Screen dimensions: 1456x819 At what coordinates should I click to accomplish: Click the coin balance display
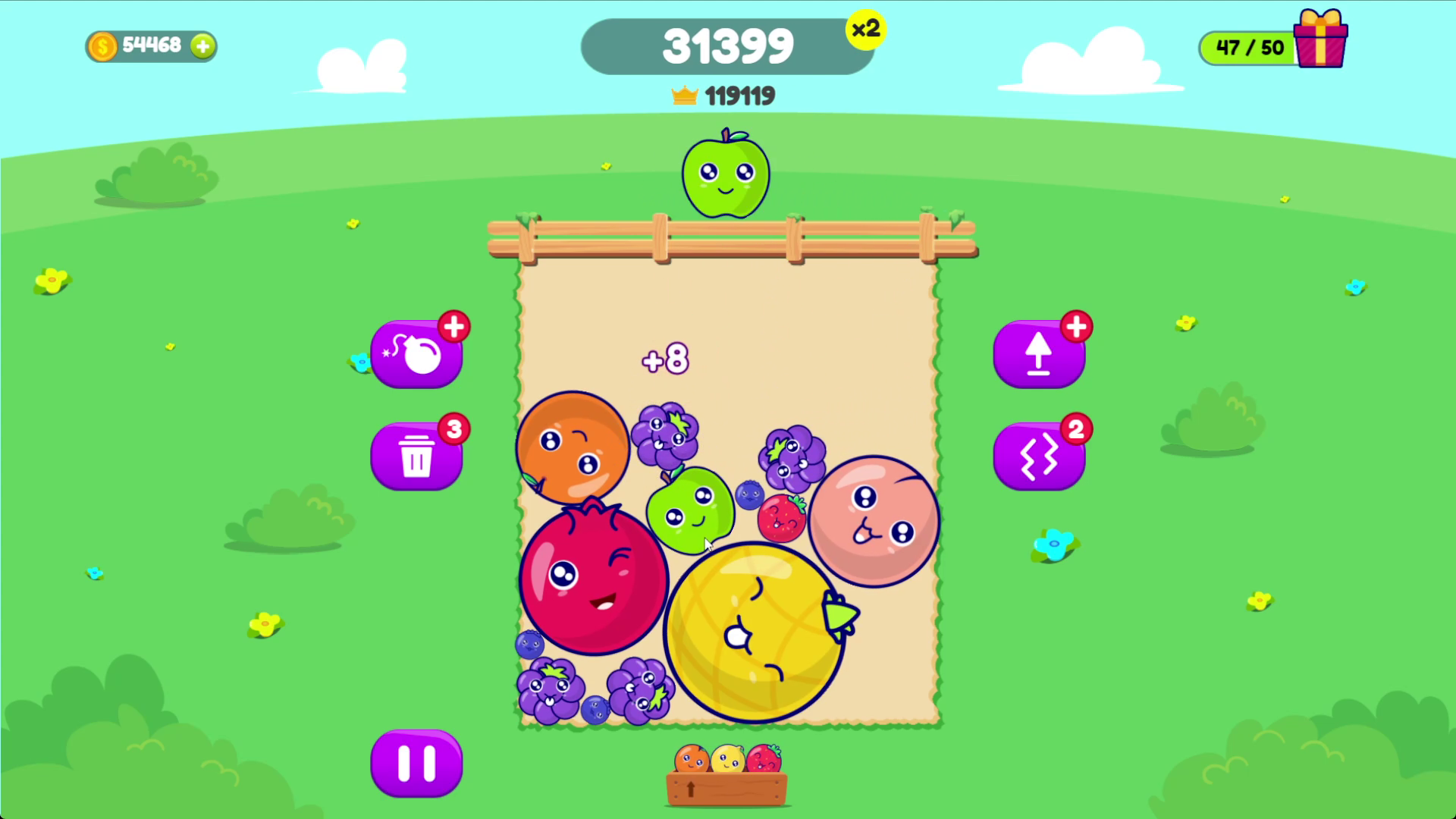140,45
